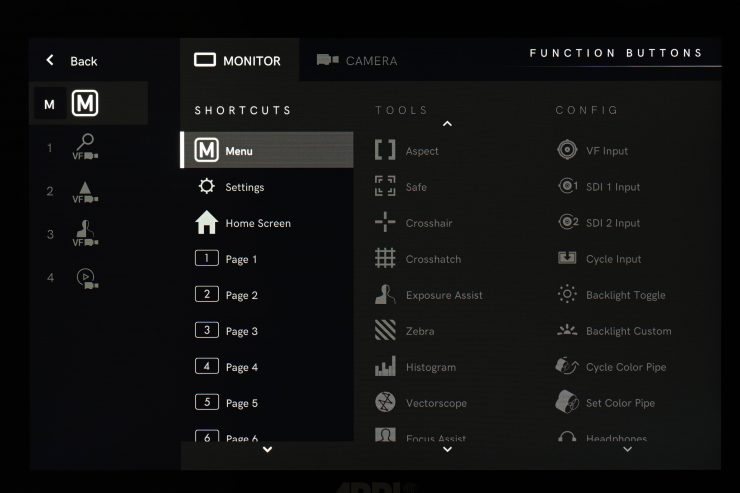Select Backlight Toggle option
Screen dimensions: 740x493
(625, 295)
